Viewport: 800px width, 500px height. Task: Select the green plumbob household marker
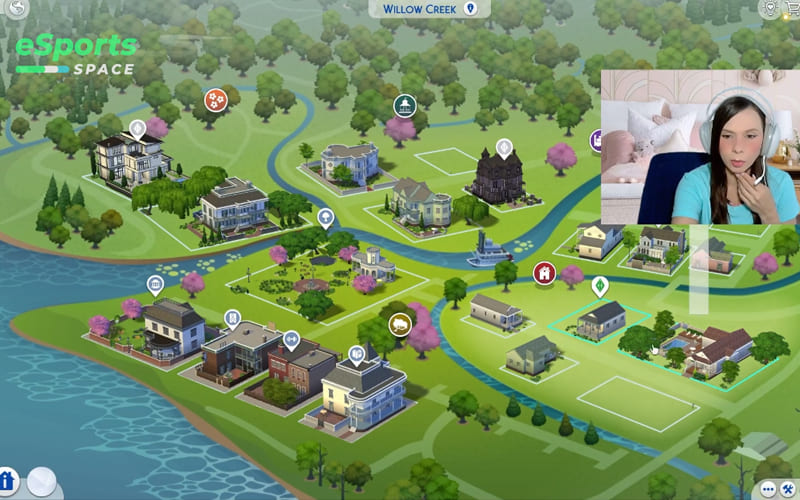(600, 286)
